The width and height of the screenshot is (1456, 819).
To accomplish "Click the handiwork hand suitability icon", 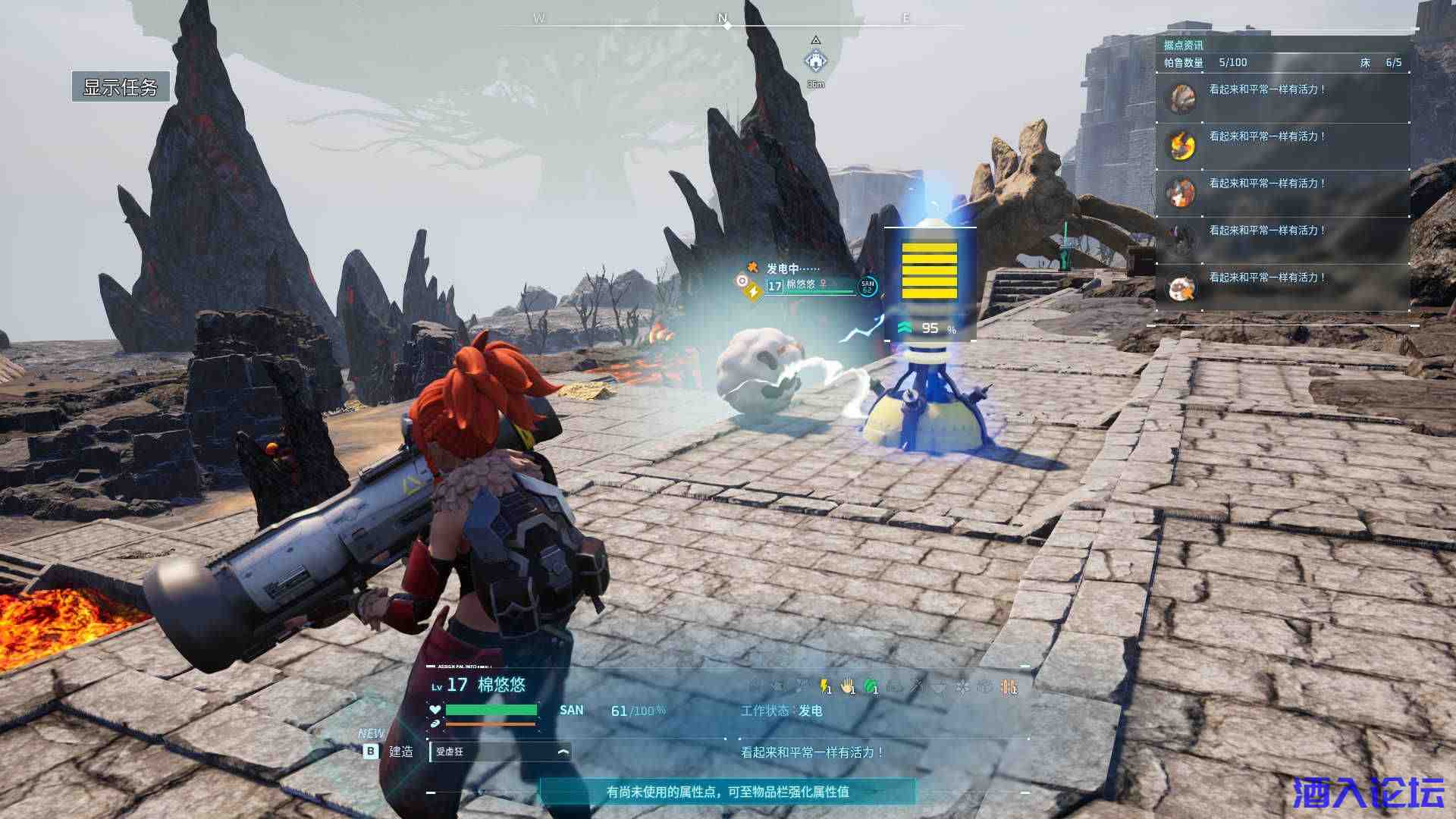I will [848, 687].
